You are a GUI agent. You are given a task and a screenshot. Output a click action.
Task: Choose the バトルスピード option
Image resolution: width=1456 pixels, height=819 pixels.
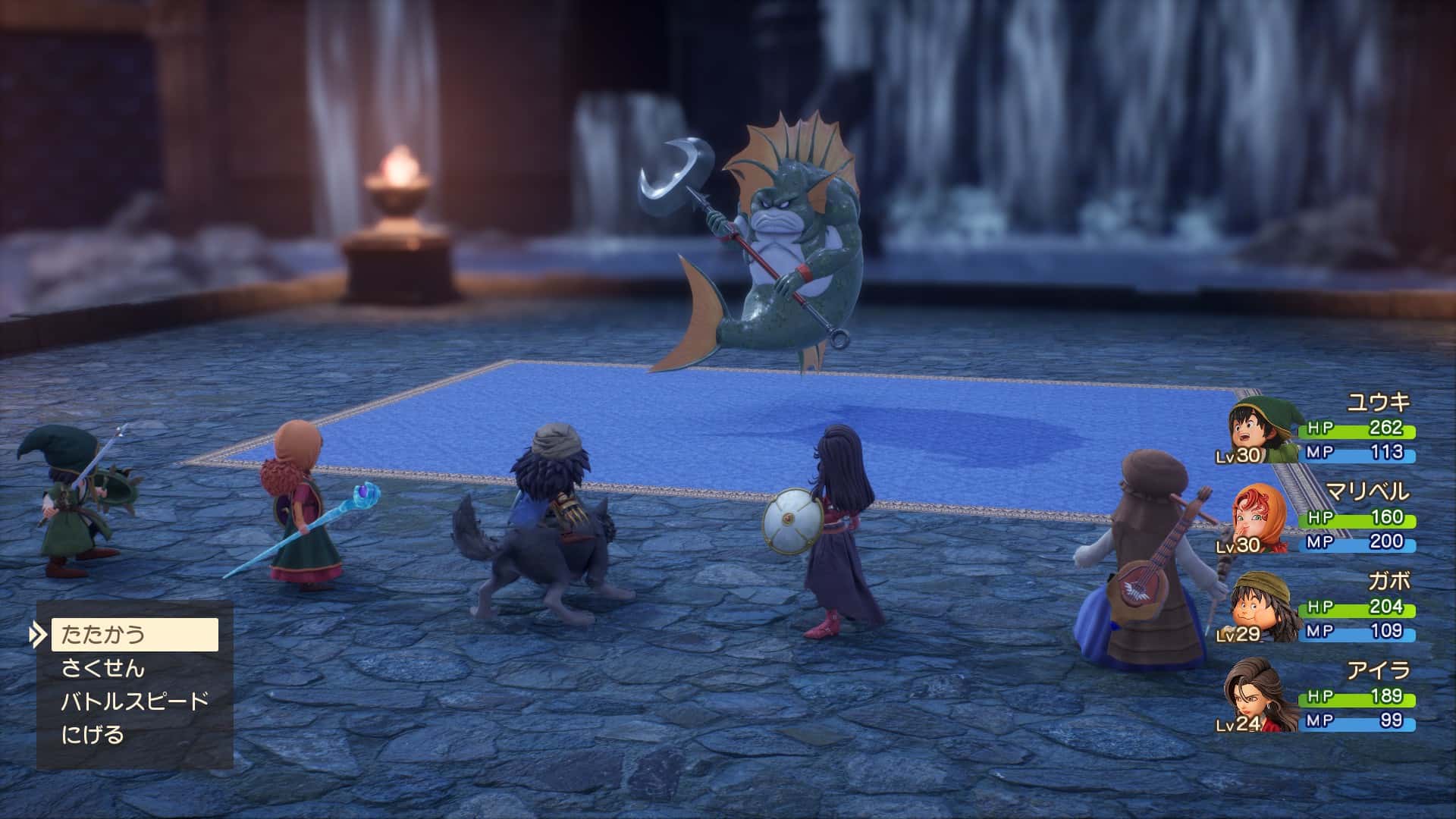point(134,701)
